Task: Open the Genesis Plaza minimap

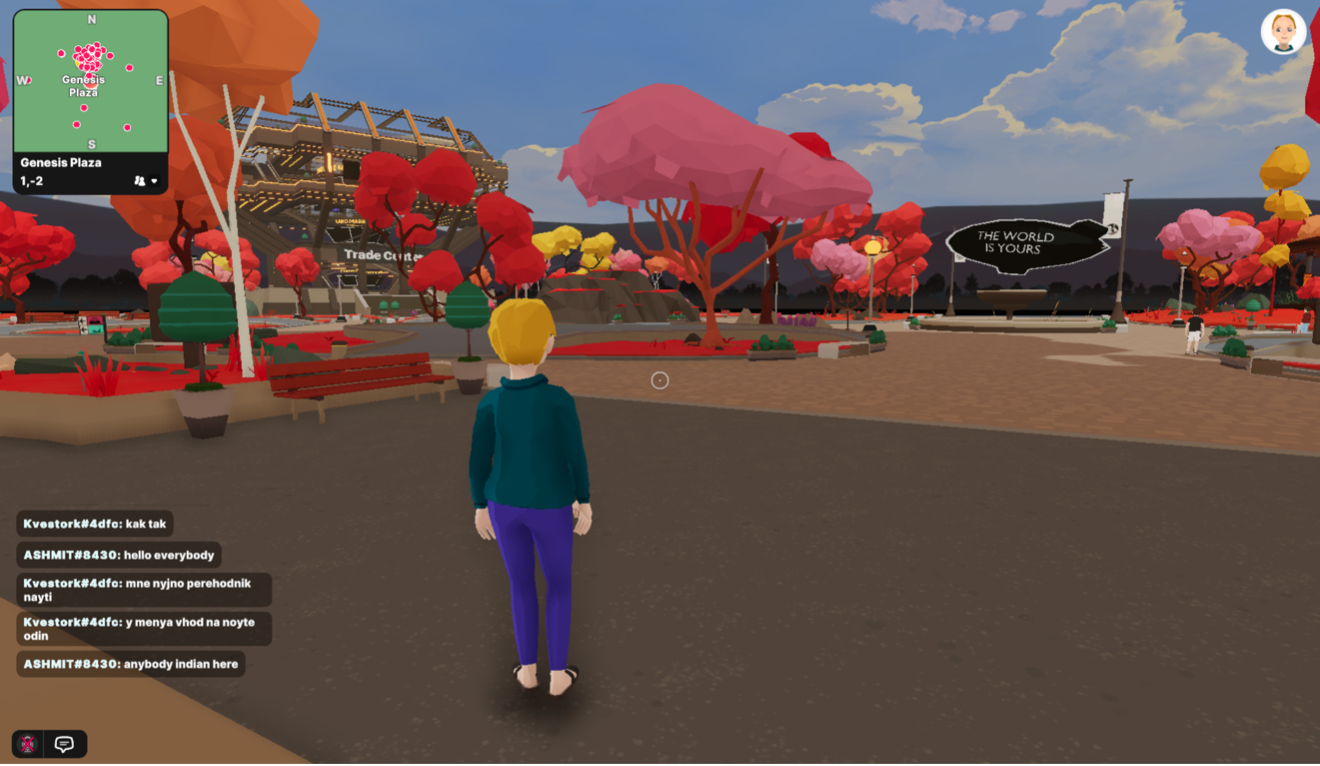Action: tap(90, 82)
